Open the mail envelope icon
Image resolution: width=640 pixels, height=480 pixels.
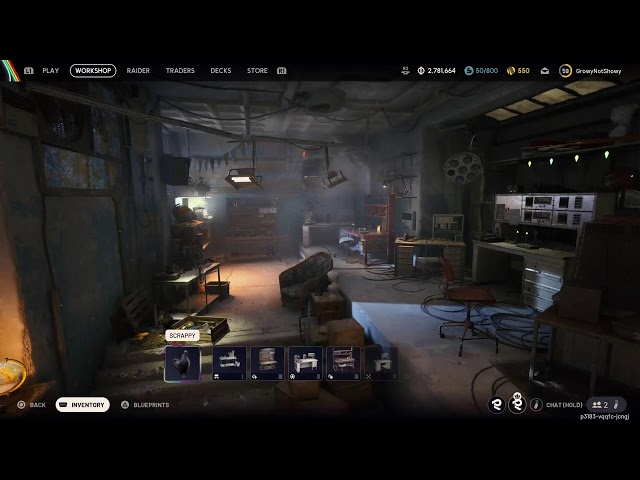pyautogui.click(x=545, y=71)
